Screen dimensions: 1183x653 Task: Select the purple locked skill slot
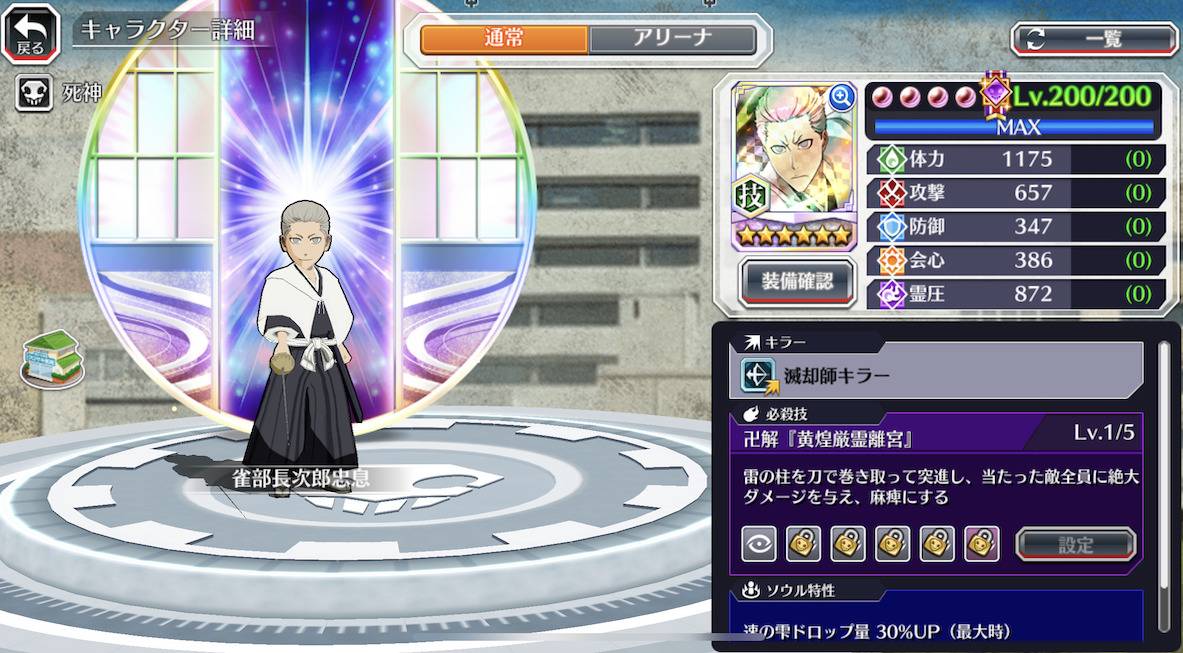(981, 544)
